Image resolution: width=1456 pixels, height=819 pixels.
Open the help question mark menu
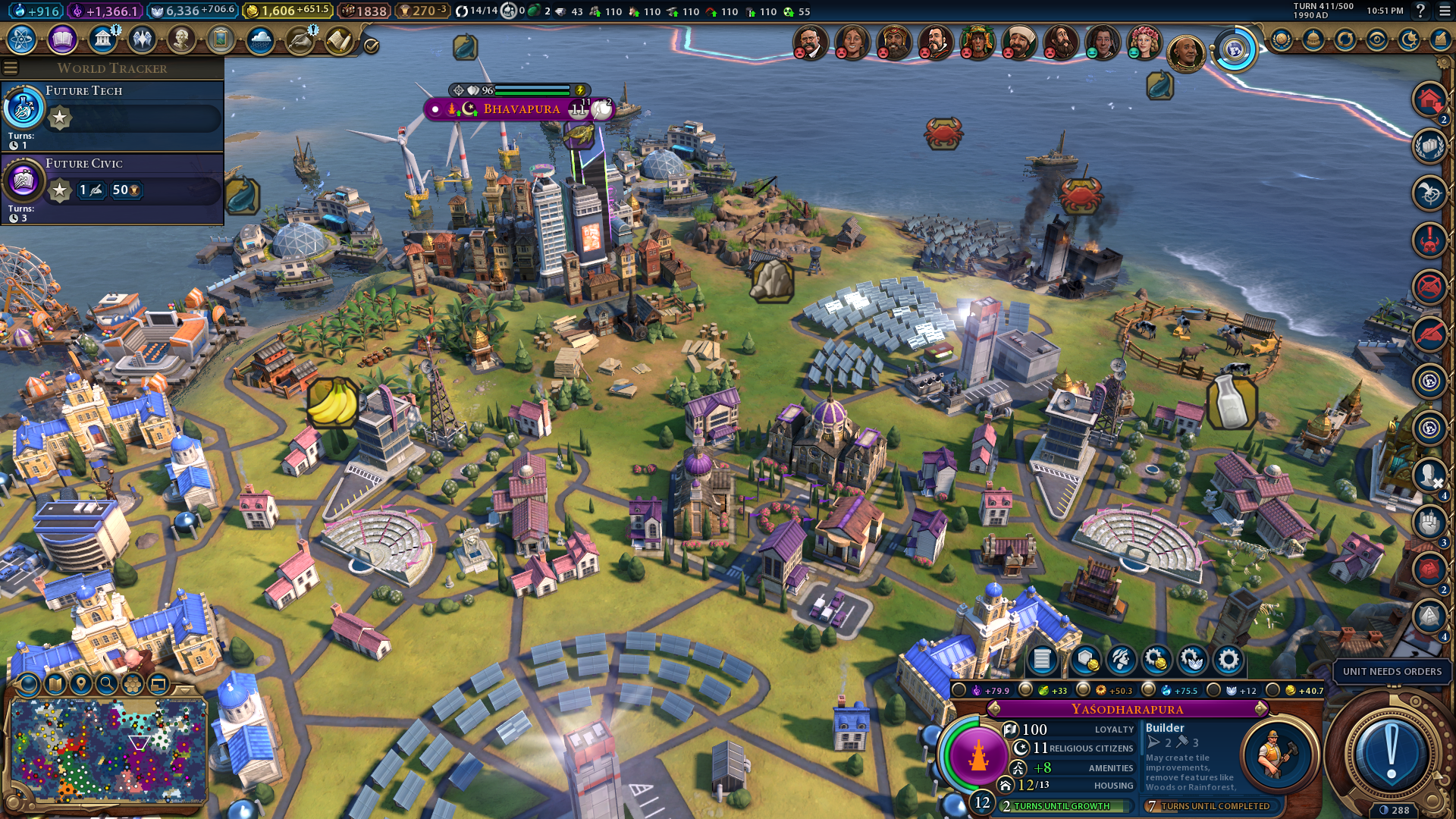pos(1420,11)
